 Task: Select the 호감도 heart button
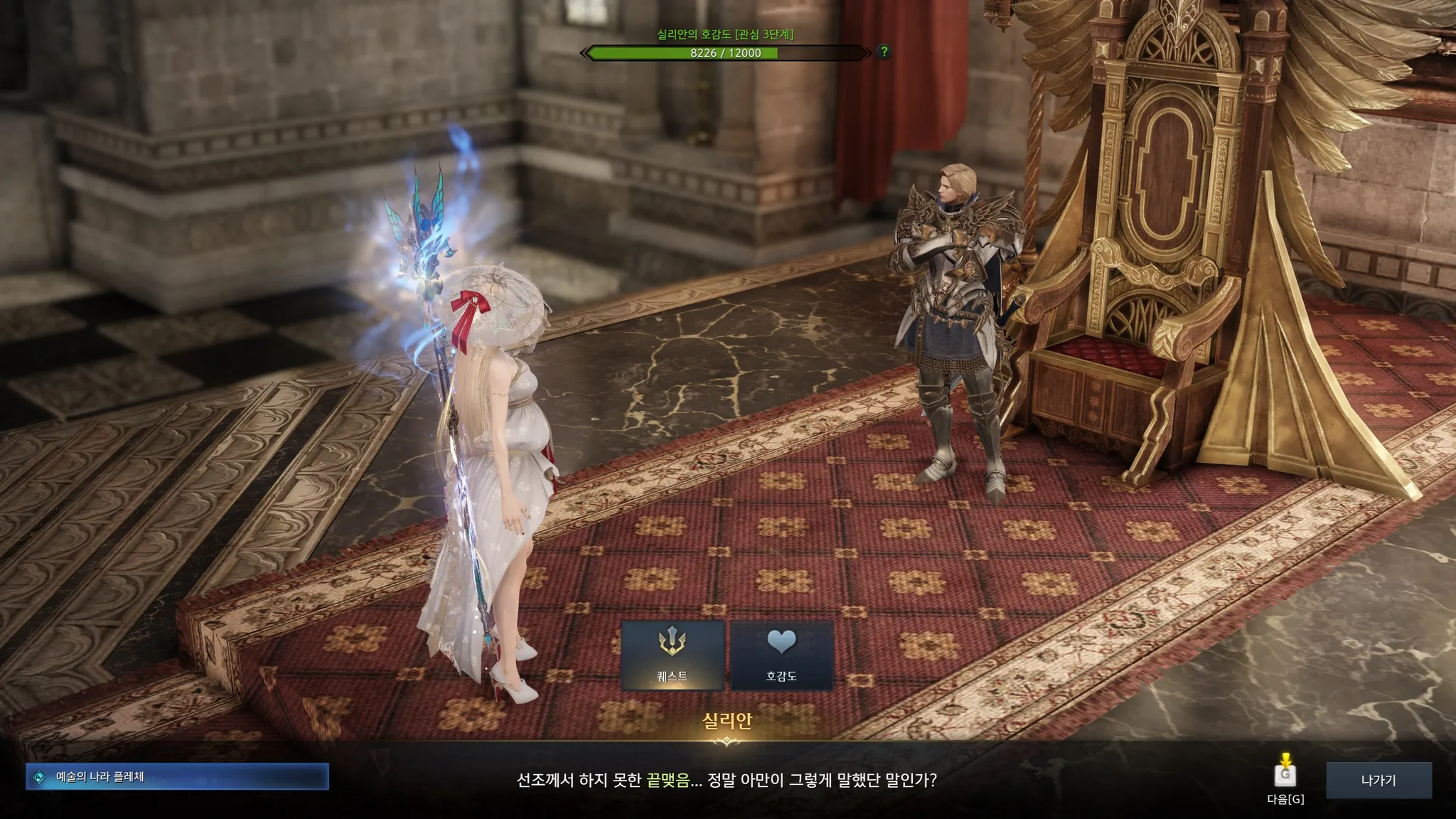pyautogui.click(x=781, y=655)
